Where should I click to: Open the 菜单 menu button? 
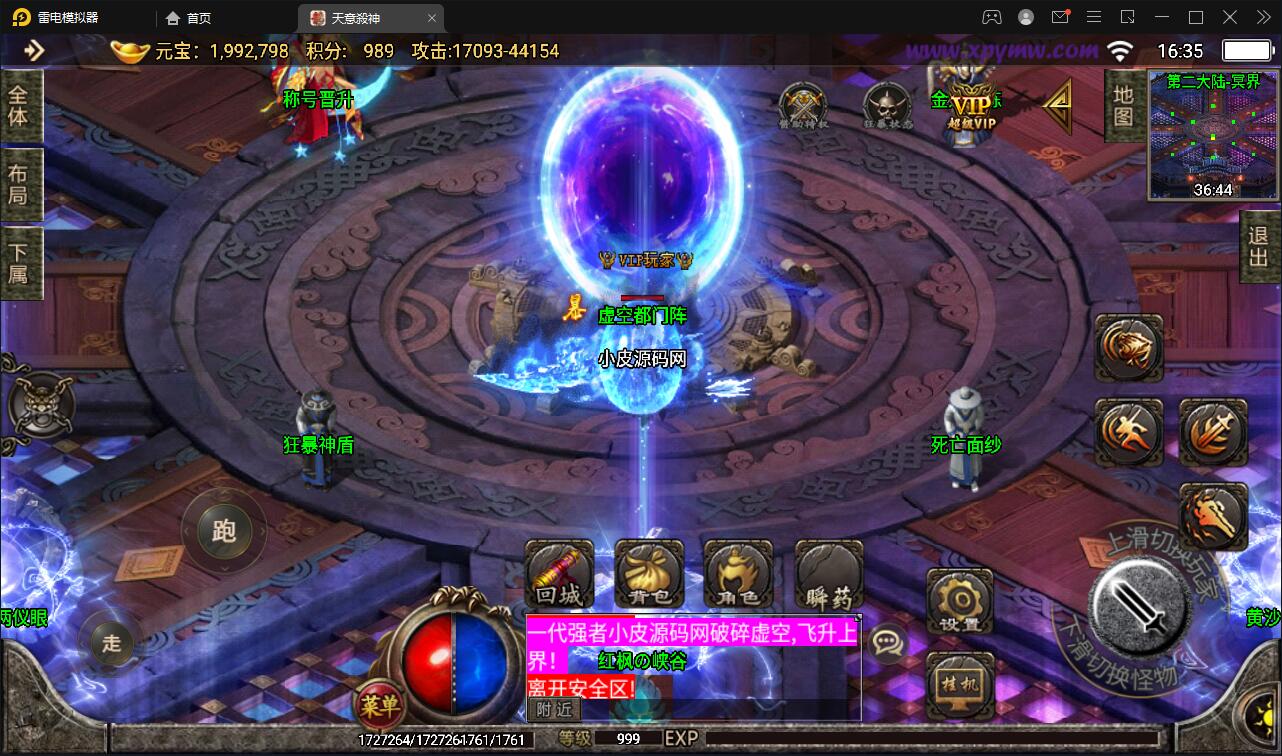tap(380, 705)
